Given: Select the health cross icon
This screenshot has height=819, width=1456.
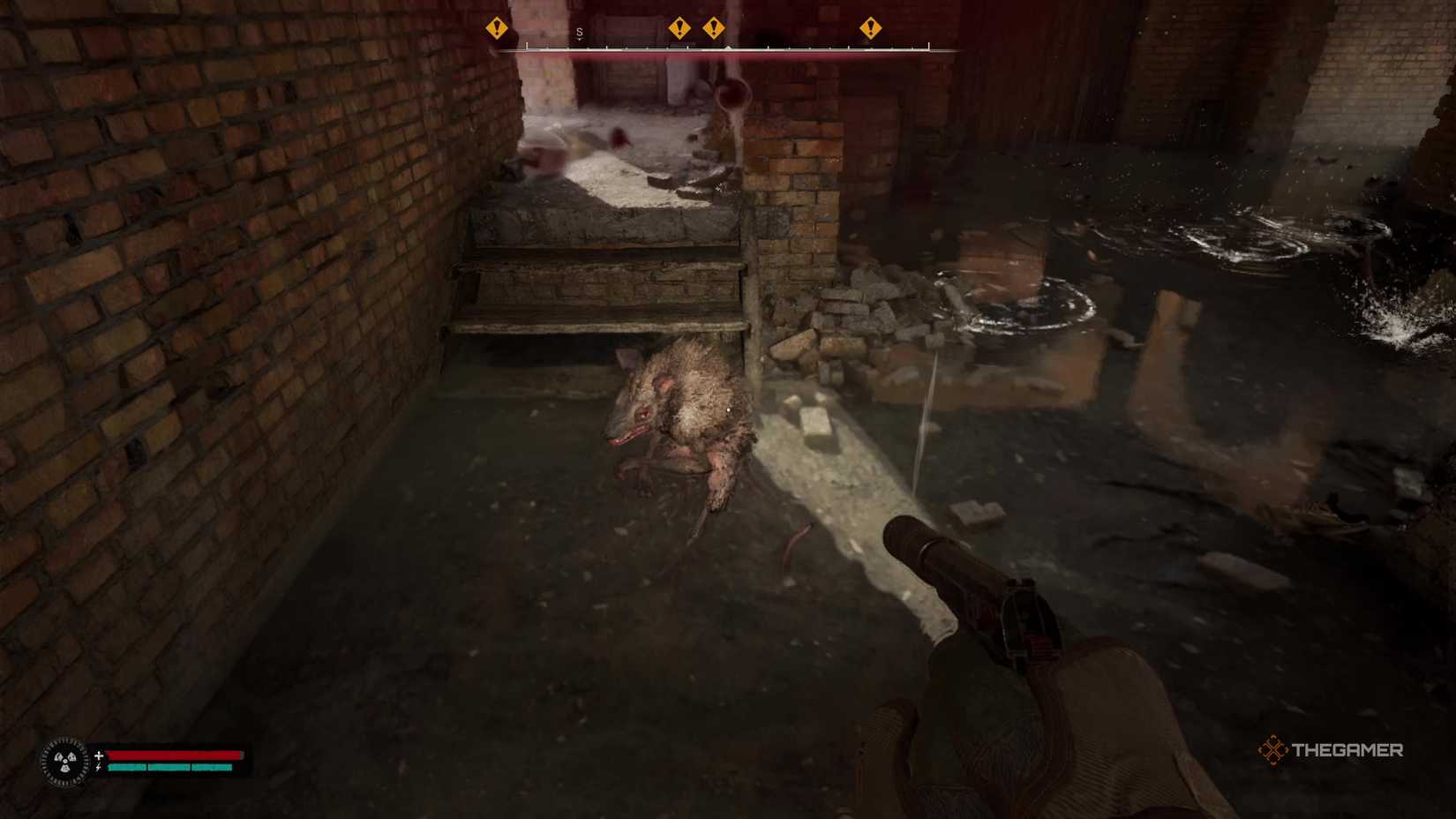Looking at the screenshot, I should pos(100,755).
